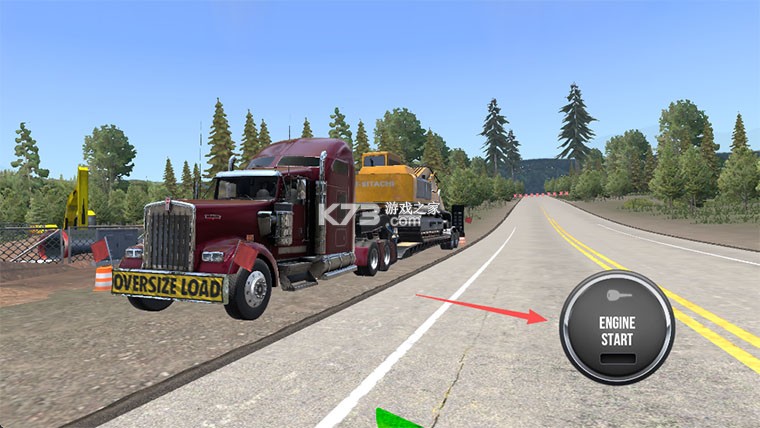Tap the Engine Start button
760x428 pixels.
pyautogui.click(x=616, y=327)
